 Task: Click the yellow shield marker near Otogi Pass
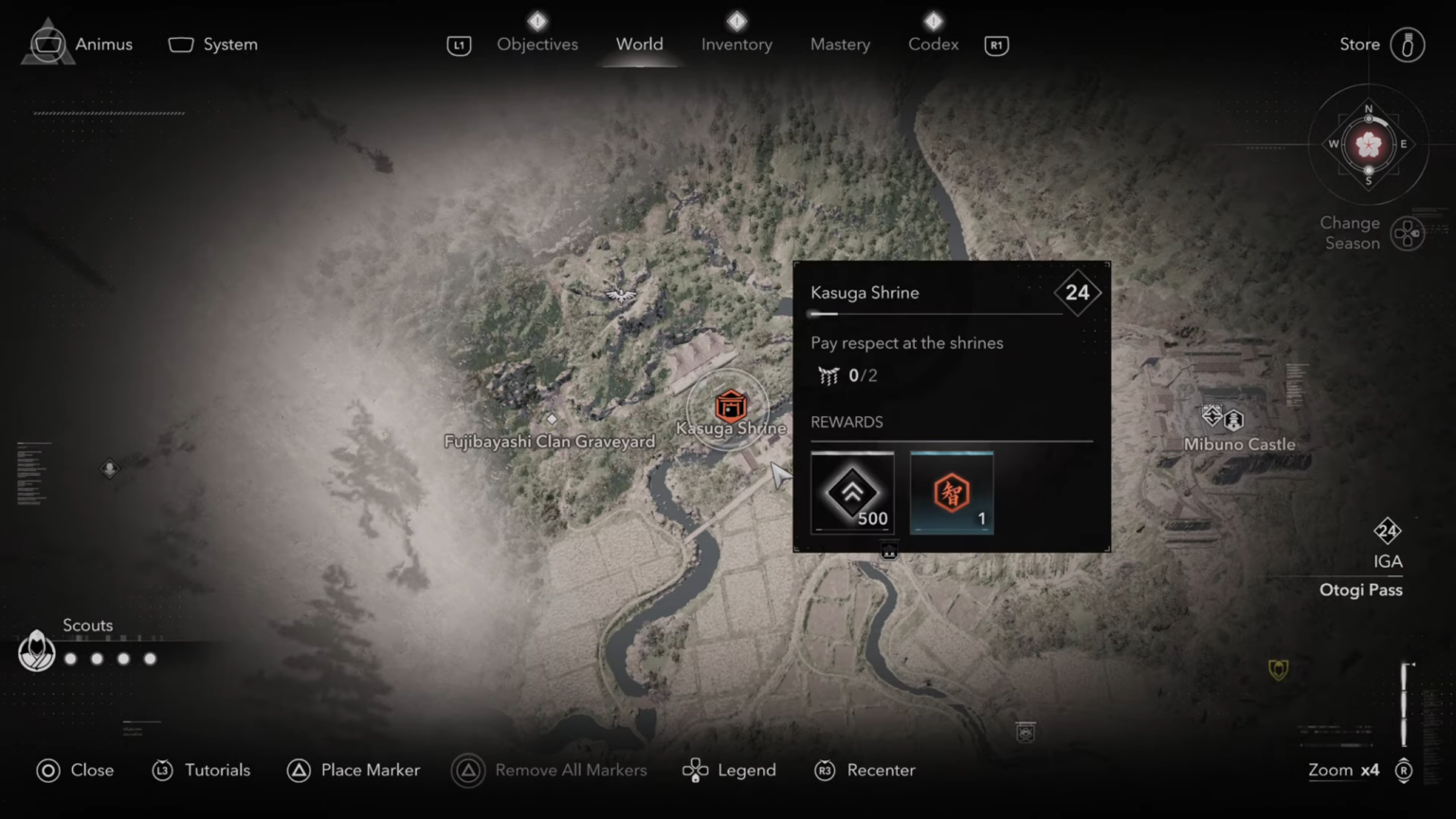(1280, 670)
